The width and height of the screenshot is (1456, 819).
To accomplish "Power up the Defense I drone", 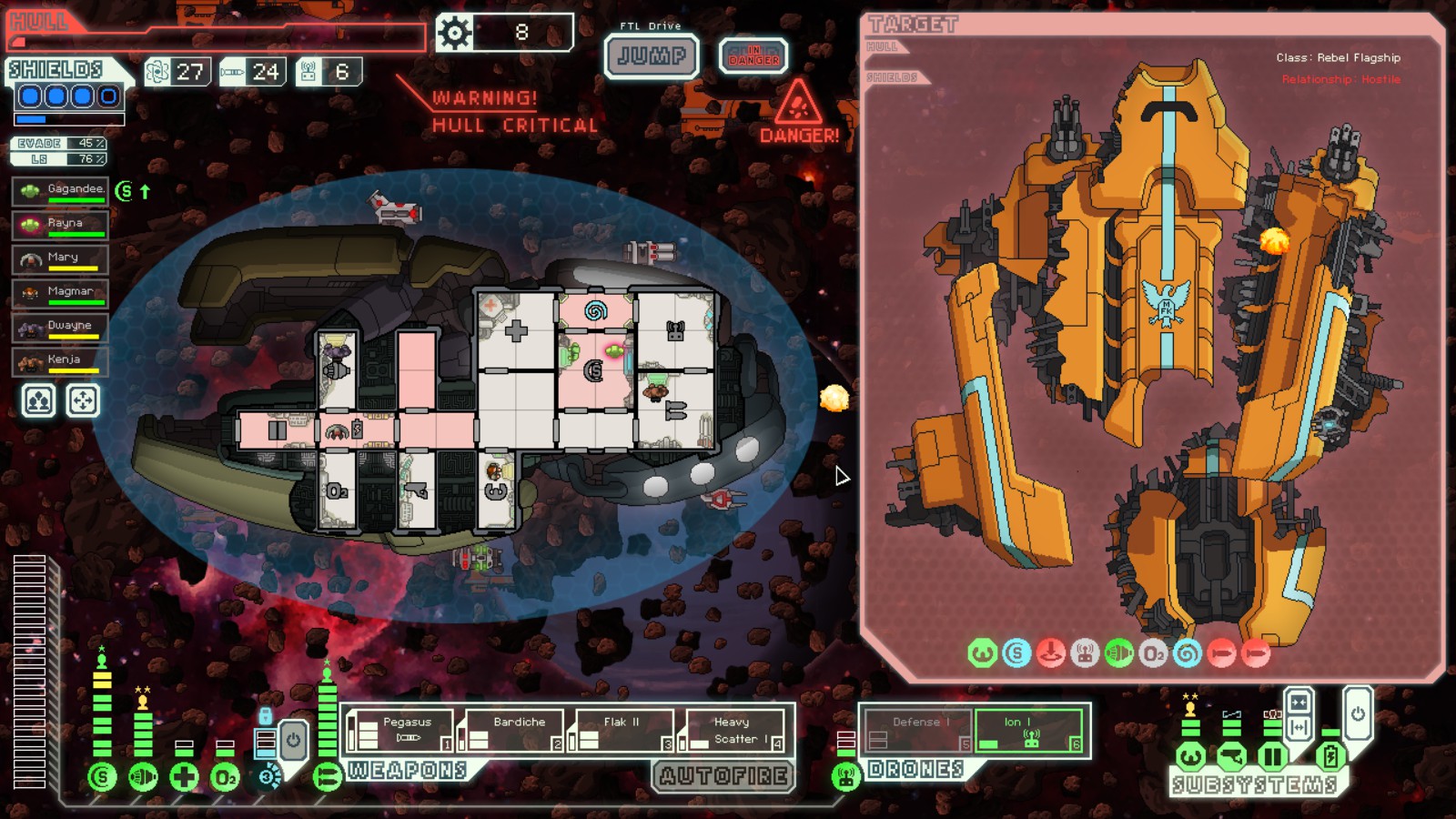I will [x=919, y=723].
